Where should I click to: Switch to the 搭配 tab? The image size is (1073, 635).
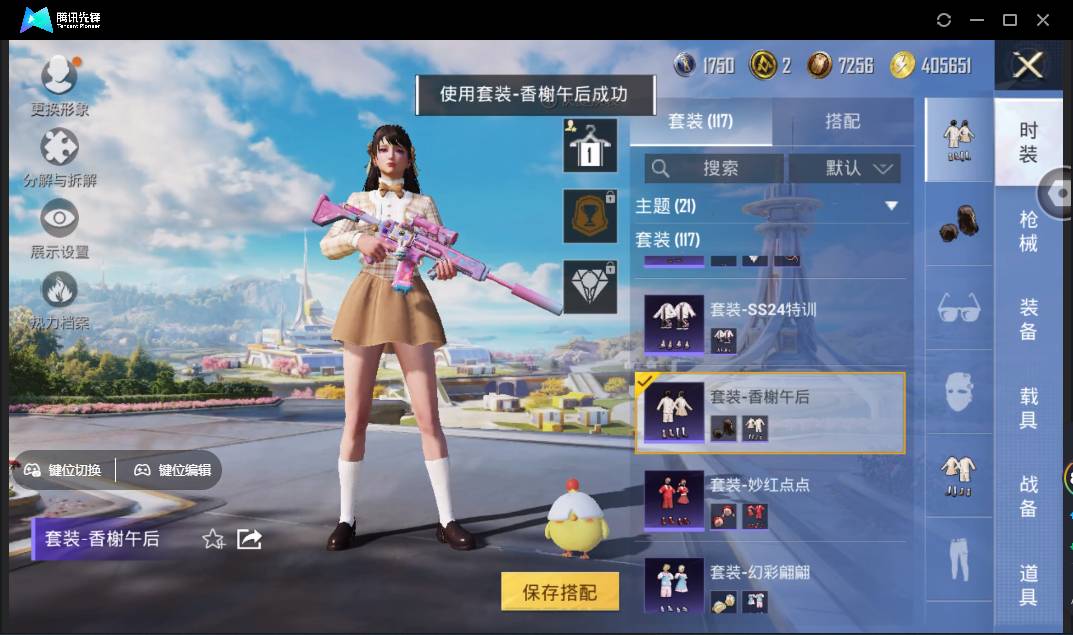point(842,121)
